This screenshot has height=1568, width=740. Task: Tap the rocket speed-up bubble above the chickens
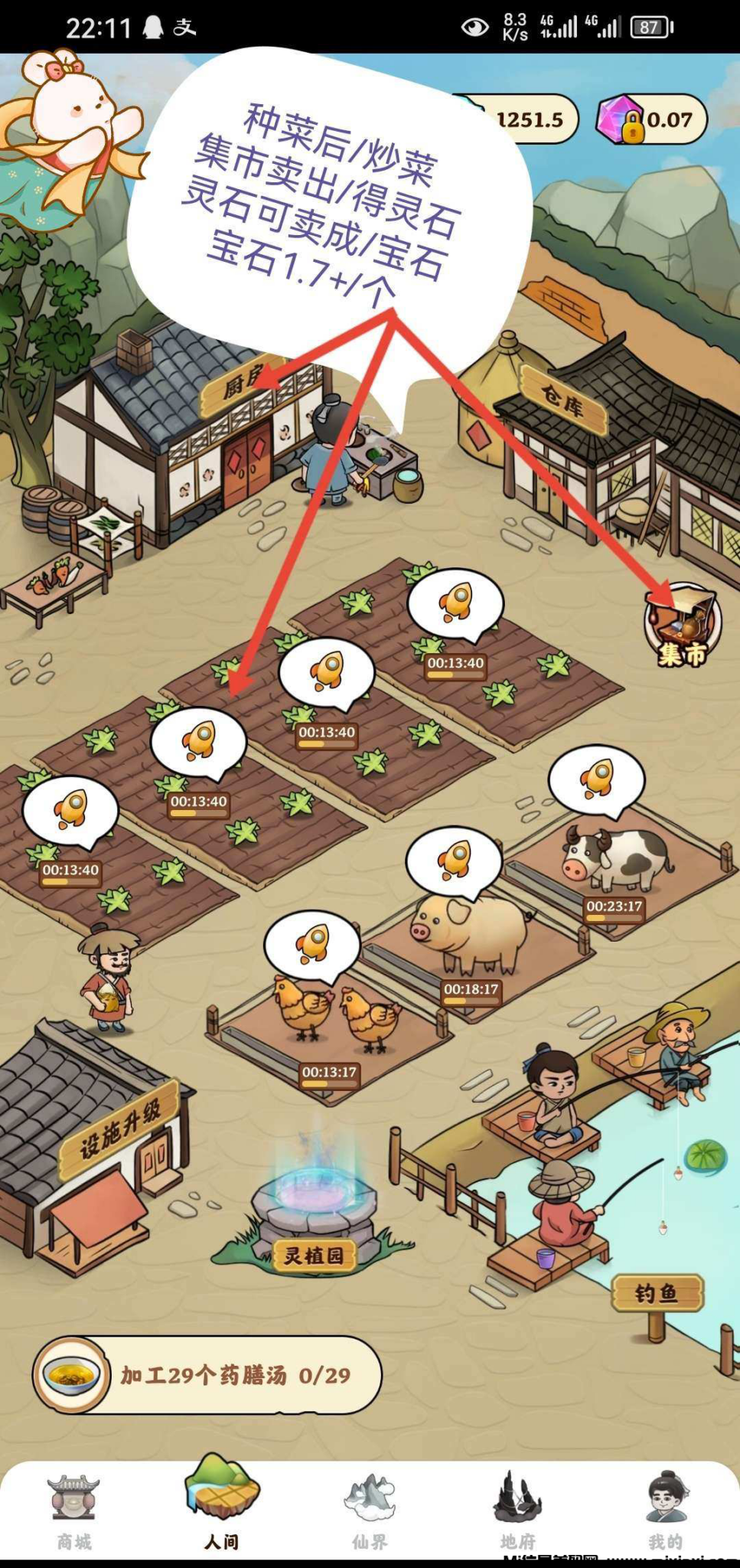pyautogui.click(x=312, y=943)
